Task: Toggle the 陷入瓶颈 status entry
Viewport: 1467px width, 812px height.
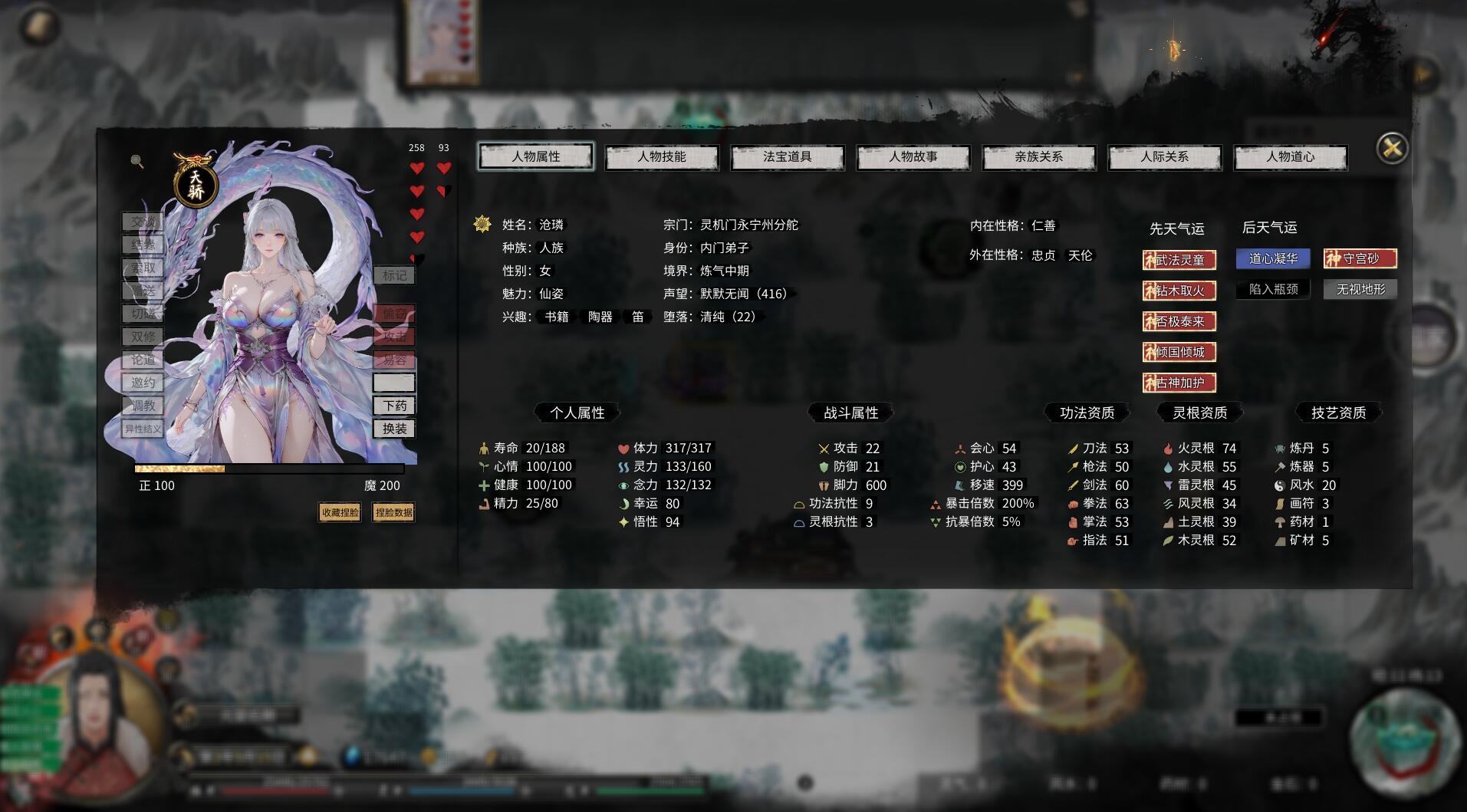Action: click(x=1272, y=289)
